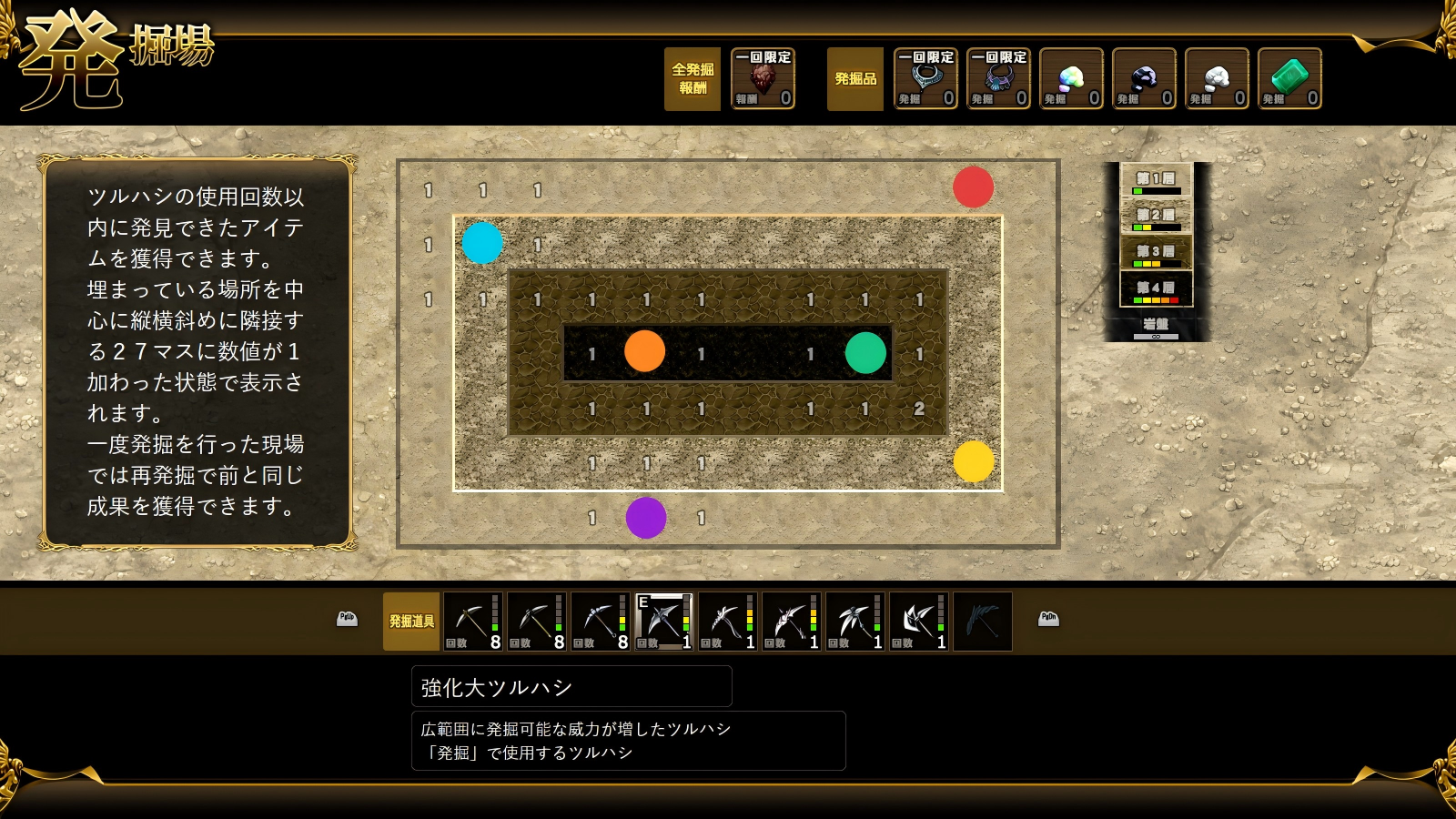Pick the double-bladed axe-head pickaxe

tap(918, 622)
